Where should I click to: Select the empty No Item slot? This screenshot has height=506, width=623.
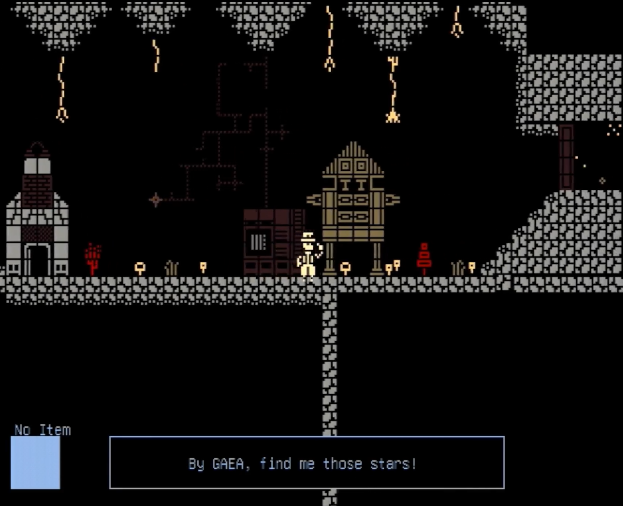tap(36, 463)
